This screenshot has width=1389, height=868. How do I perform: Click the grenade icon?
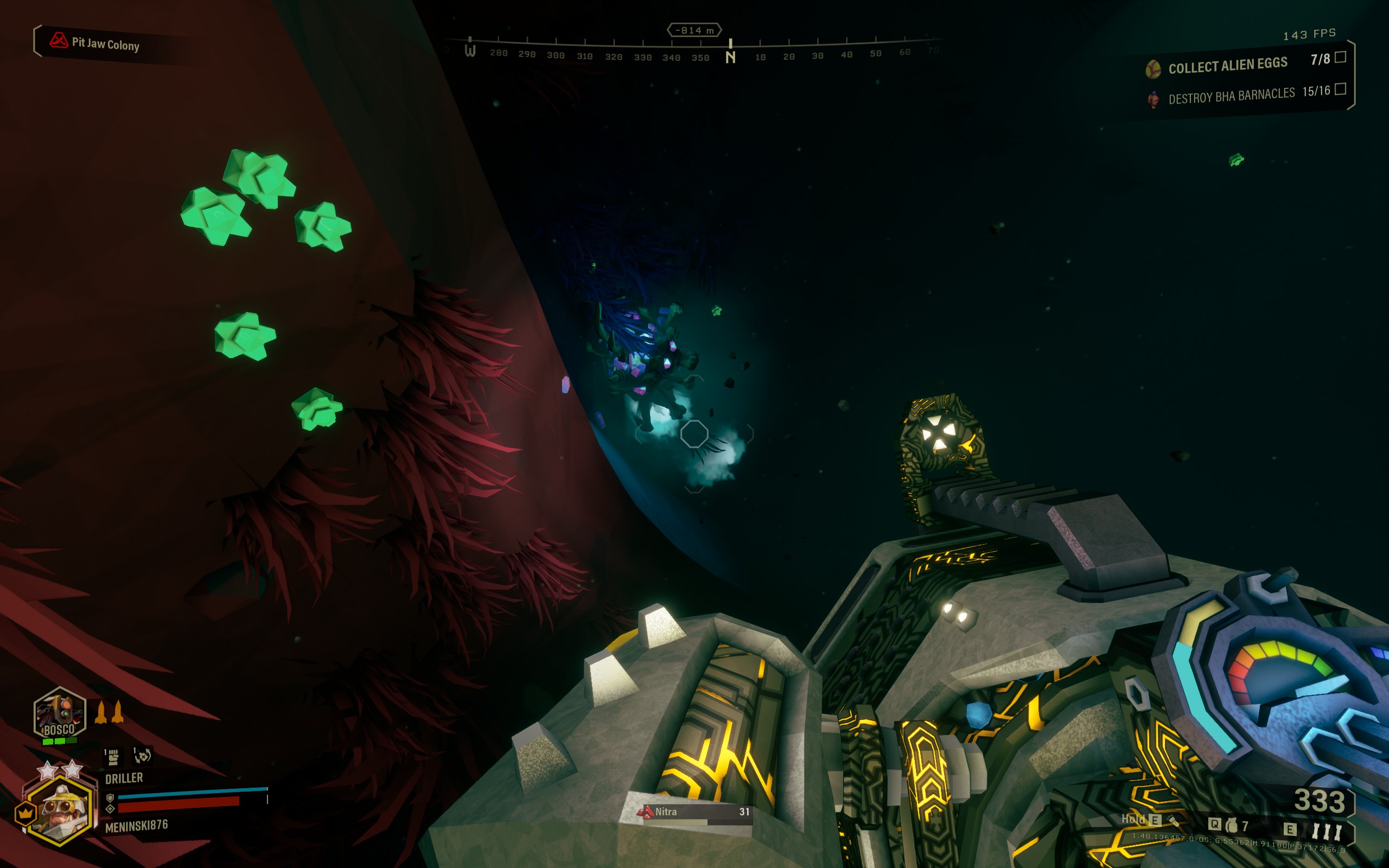(1231, 826)
